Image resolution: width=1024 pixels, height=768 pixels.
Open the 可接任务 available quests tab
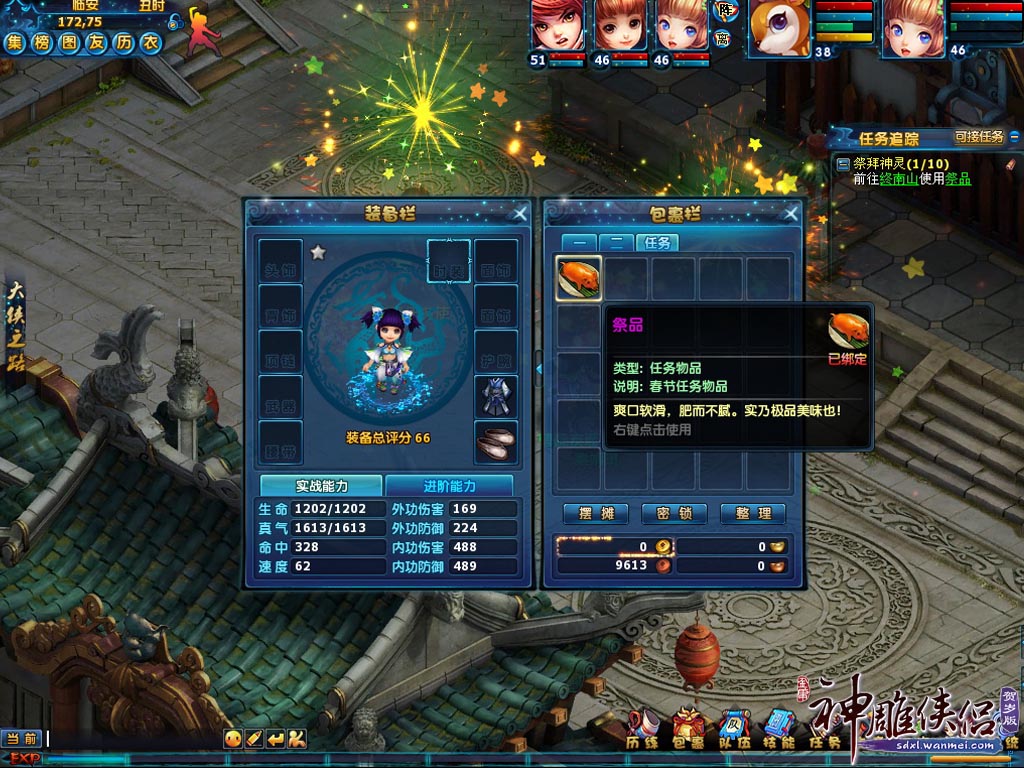click(979, 138)
